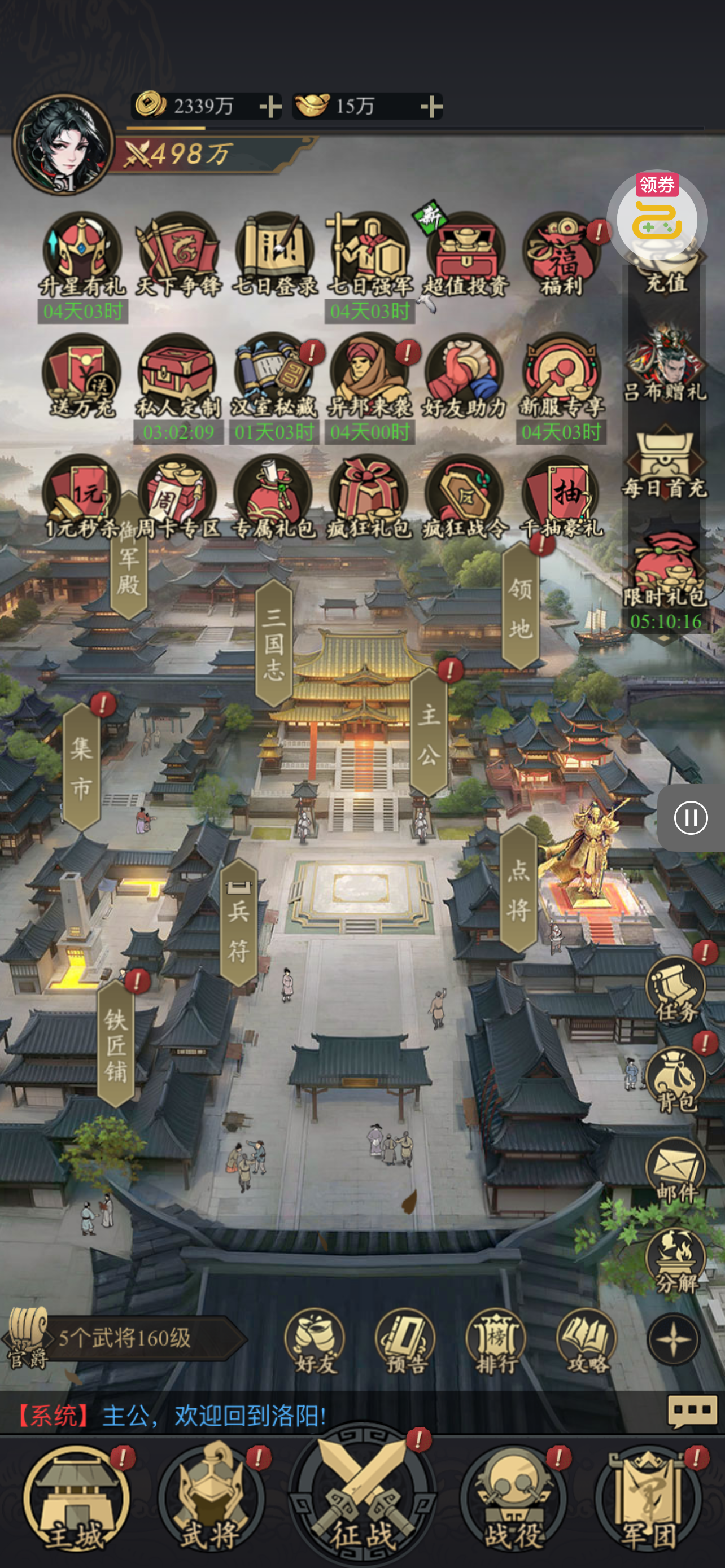Screen dimensions: 725x1568
Task: Open the 集市 market banner
Action: coord(81,767)
